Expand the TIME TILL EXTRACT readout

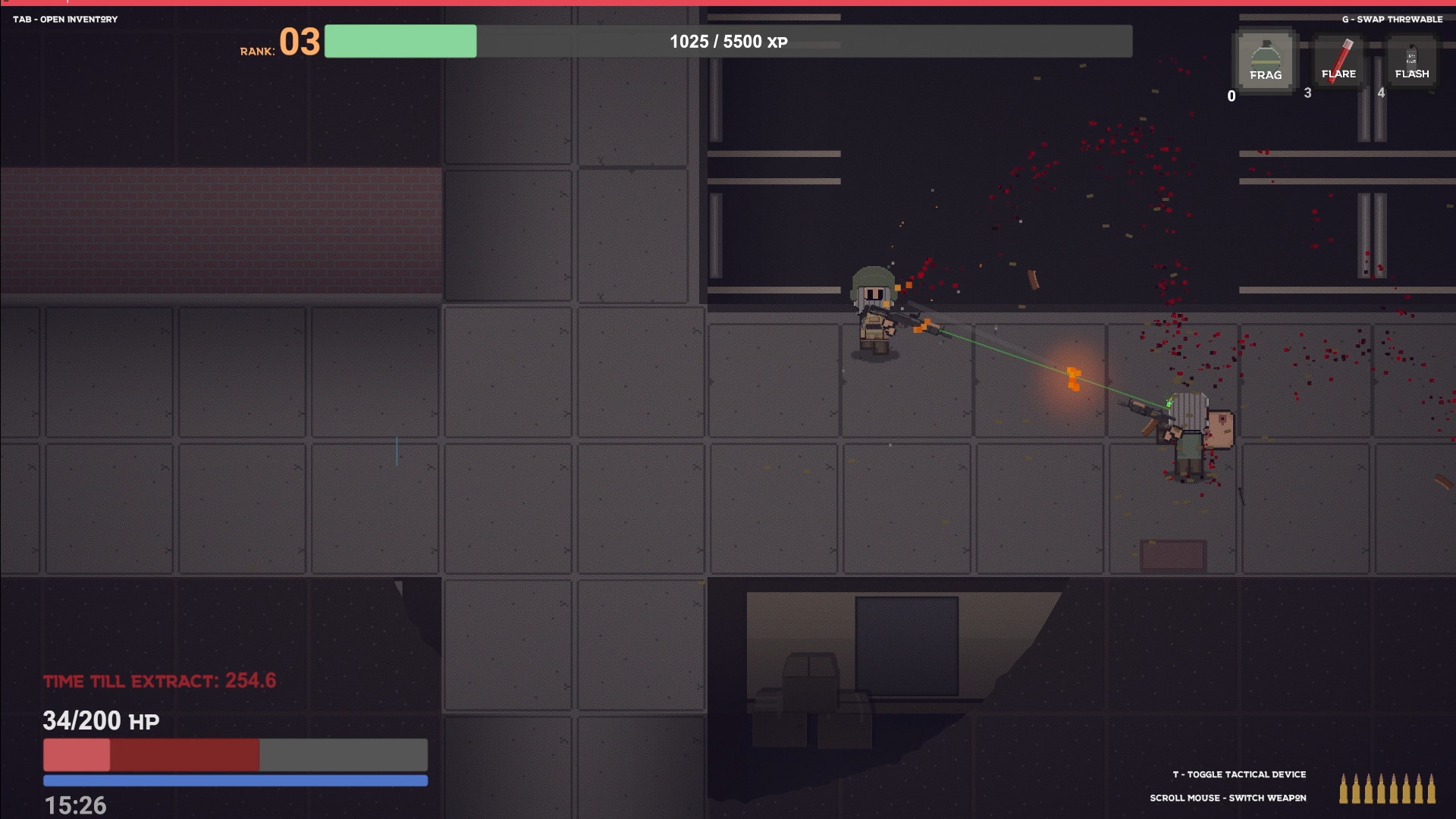(159, 681)
